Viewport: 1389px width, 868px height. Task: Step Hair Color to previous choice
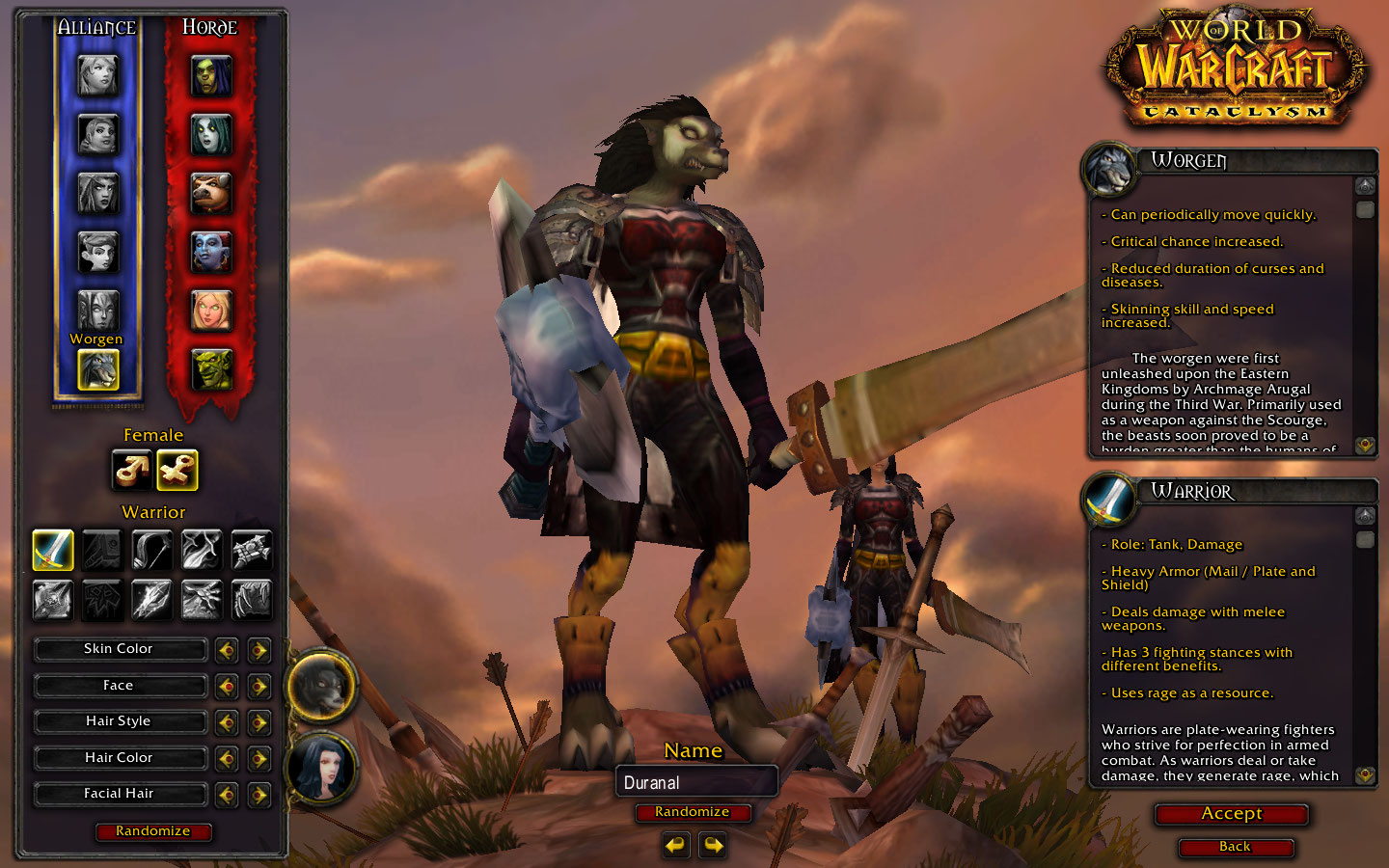coord(227,759)
